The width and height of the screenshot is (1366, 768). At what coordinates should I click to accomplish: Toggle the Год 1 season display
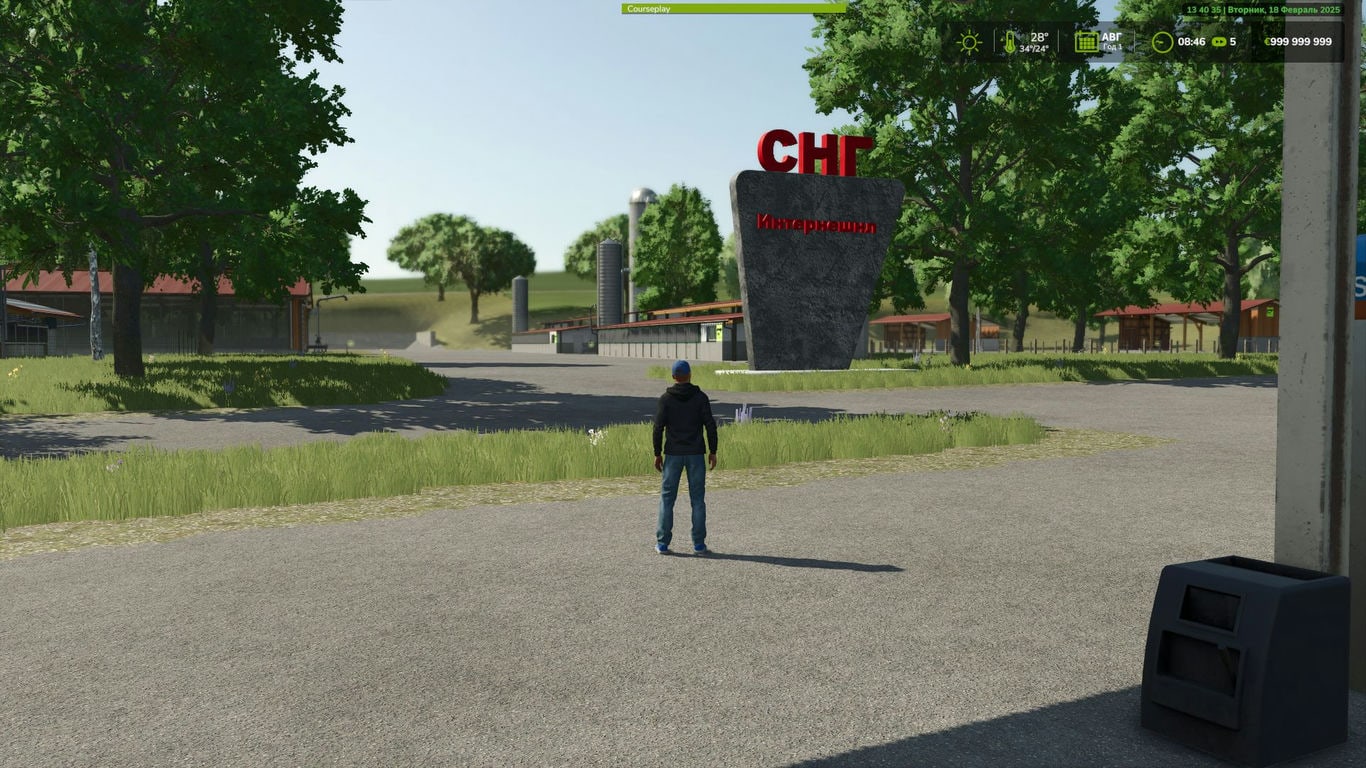click(x=1112, y=46)
